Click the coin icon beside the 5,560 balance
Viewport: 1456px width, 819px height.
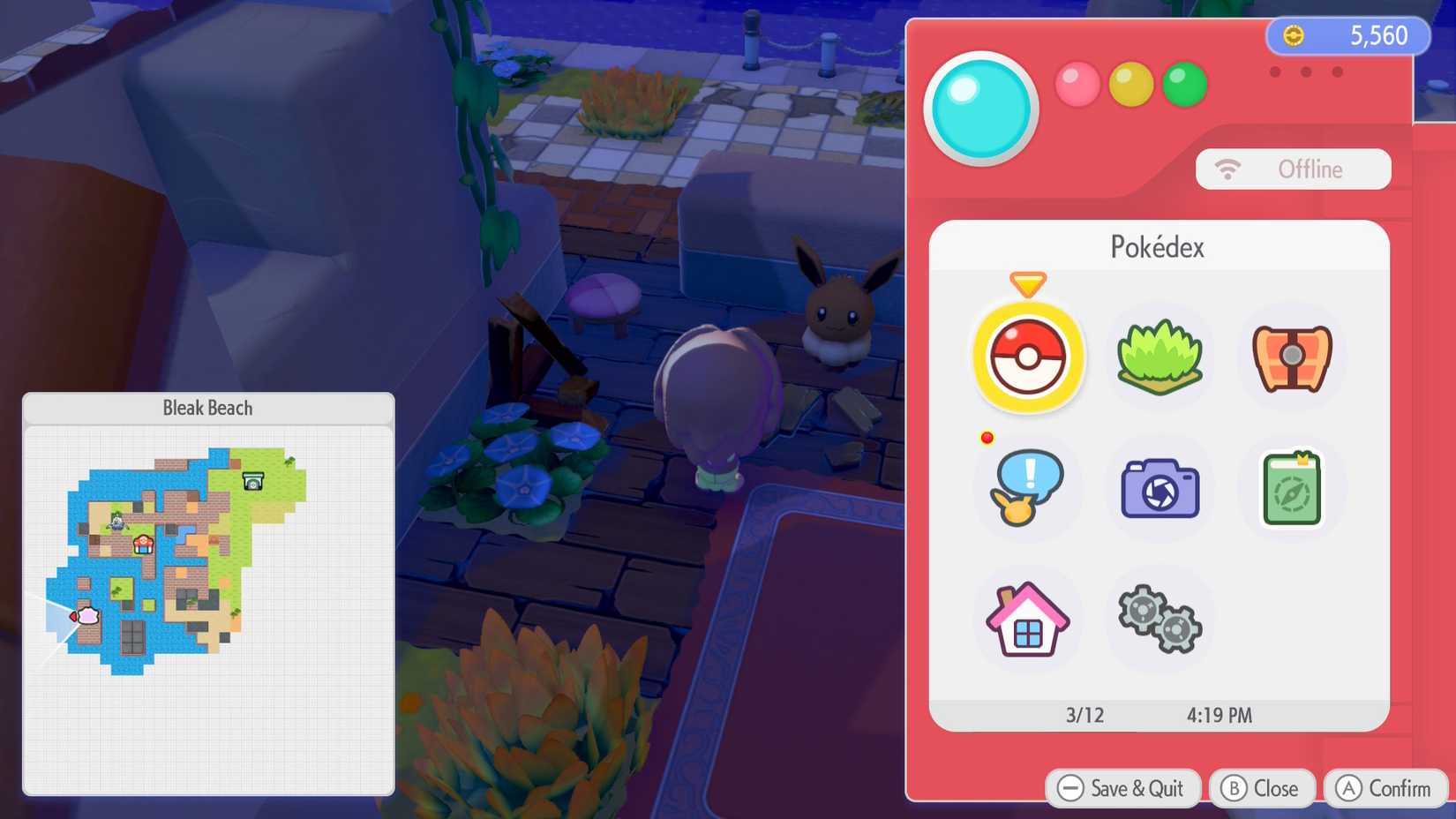(x=1294, y=36)
